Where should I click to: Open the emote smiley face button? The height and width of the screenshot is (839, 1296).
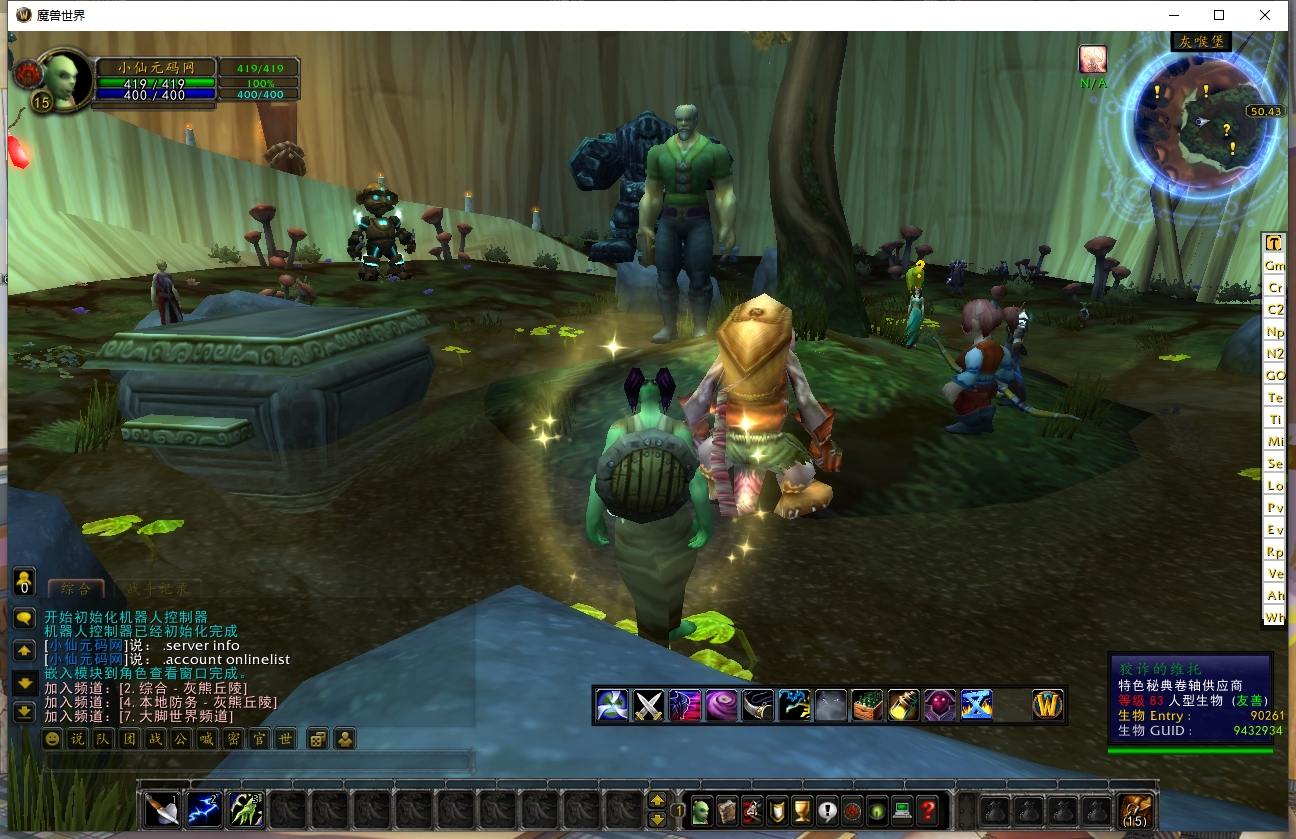pos(52,740)
